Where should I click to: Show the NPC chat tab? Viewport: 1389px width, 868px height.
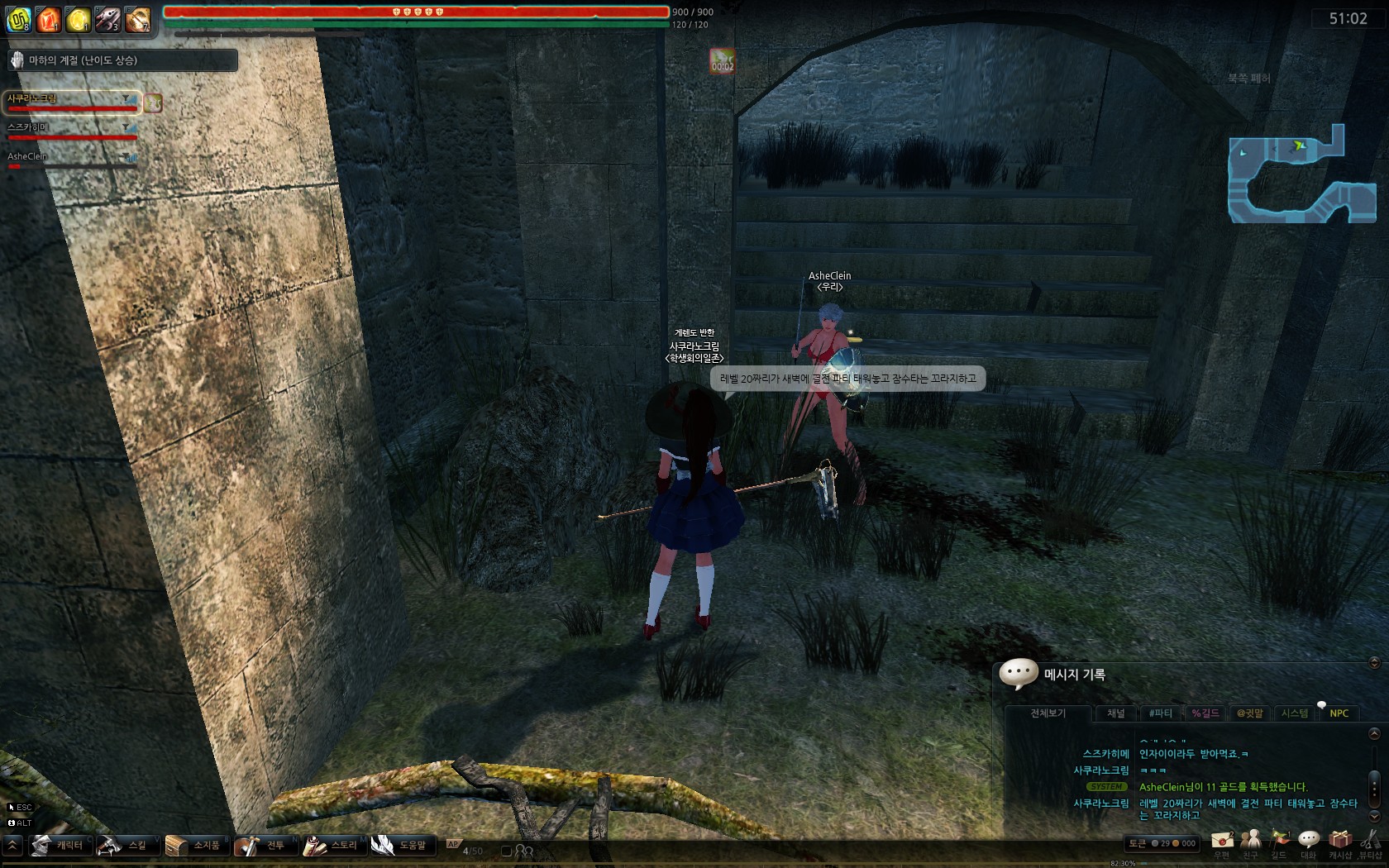point(1339,713)
